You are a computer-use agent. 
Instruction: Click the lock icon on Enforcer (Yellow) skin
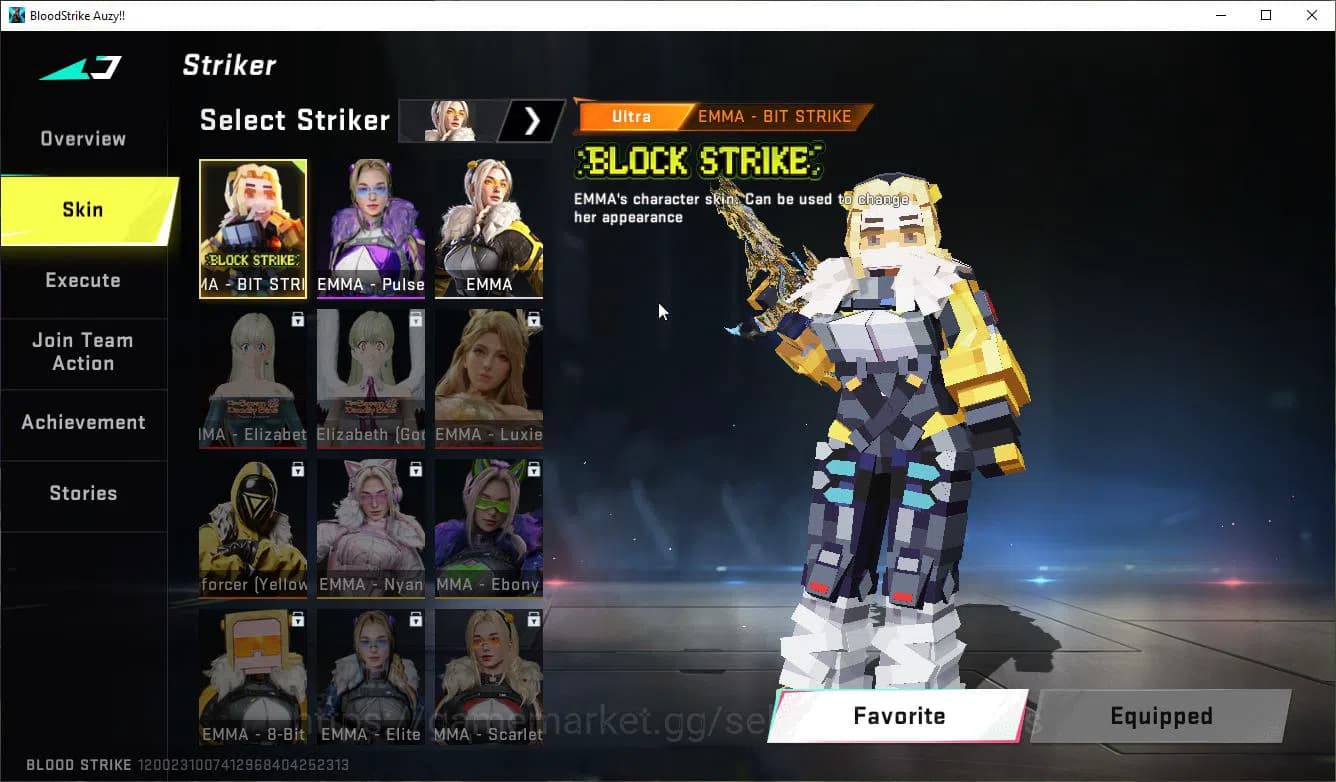point(297,468)
